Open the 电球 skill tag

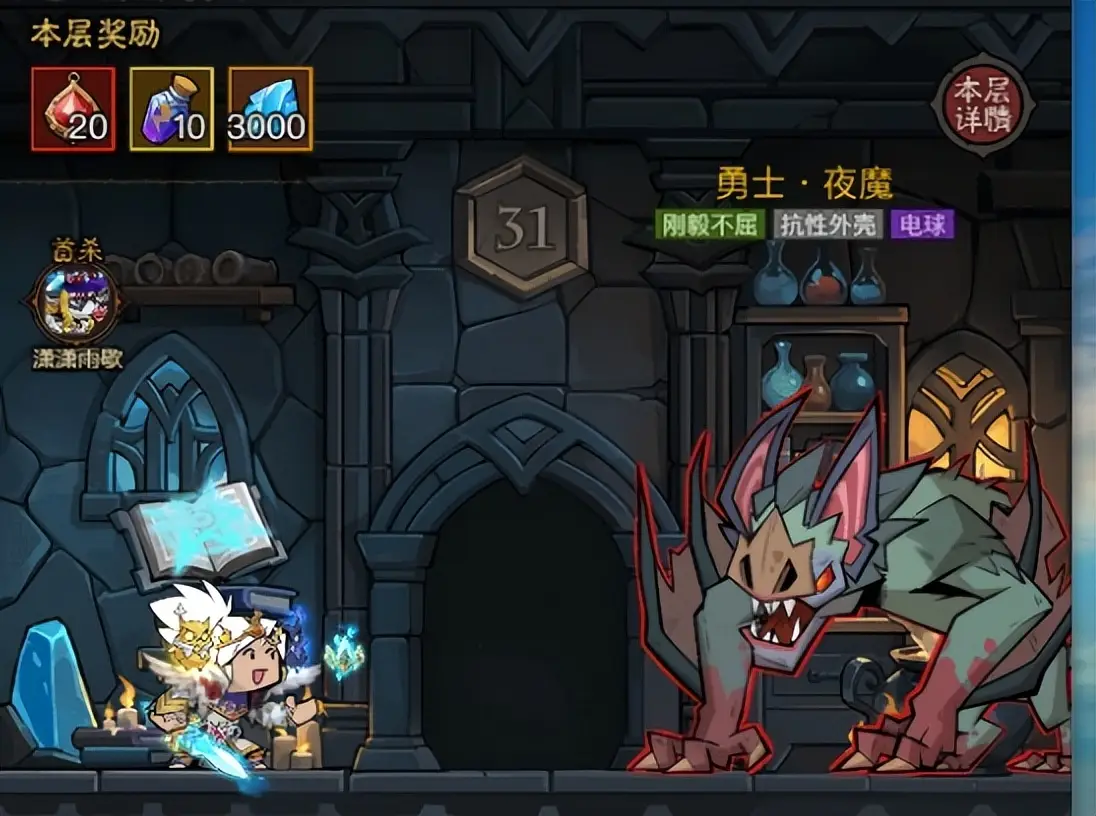click(923, 225)
